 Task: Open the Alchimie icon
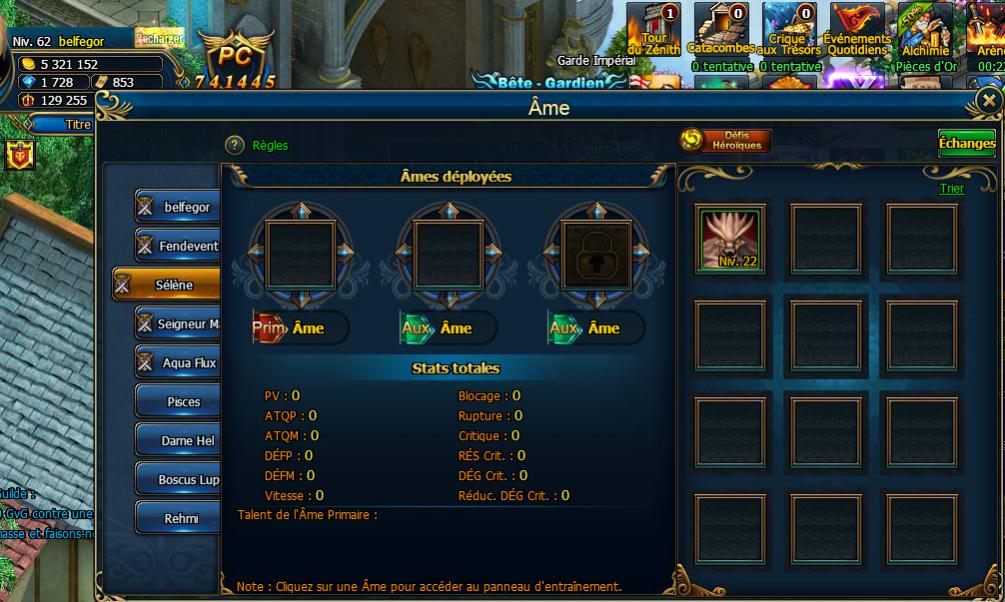(x=925, y=28)
